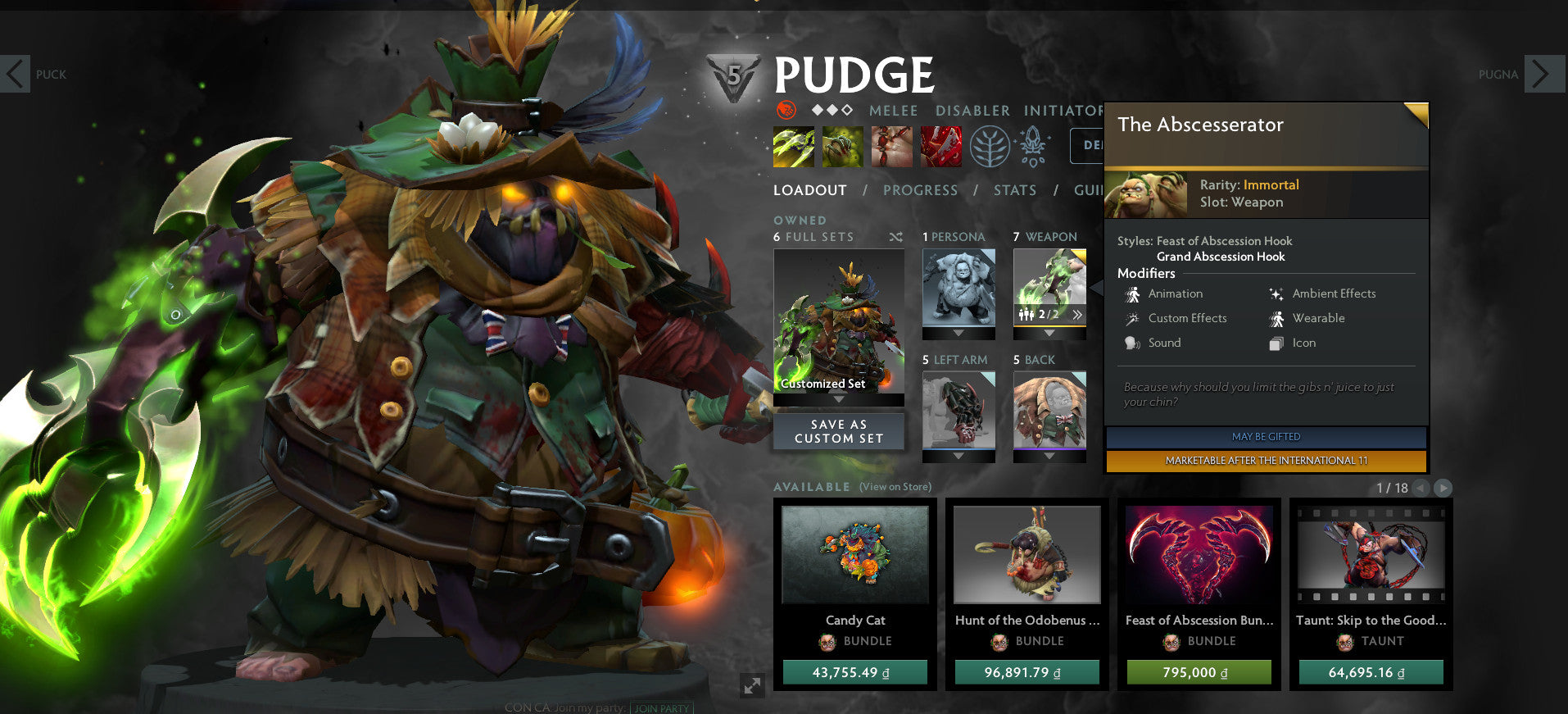Select the Grand Abscession Hook style
The height and width of the screenshot is (714, 1568).
tap(1221, 257)
